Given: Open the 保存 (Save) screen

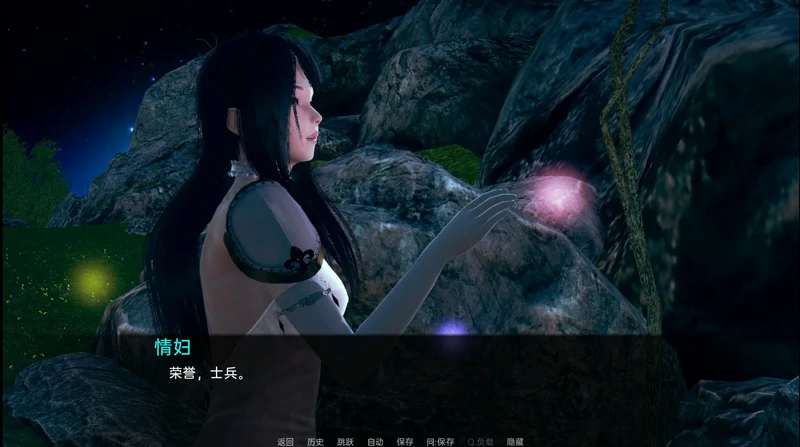Looking at the screenshot, I should coord(404,441).
